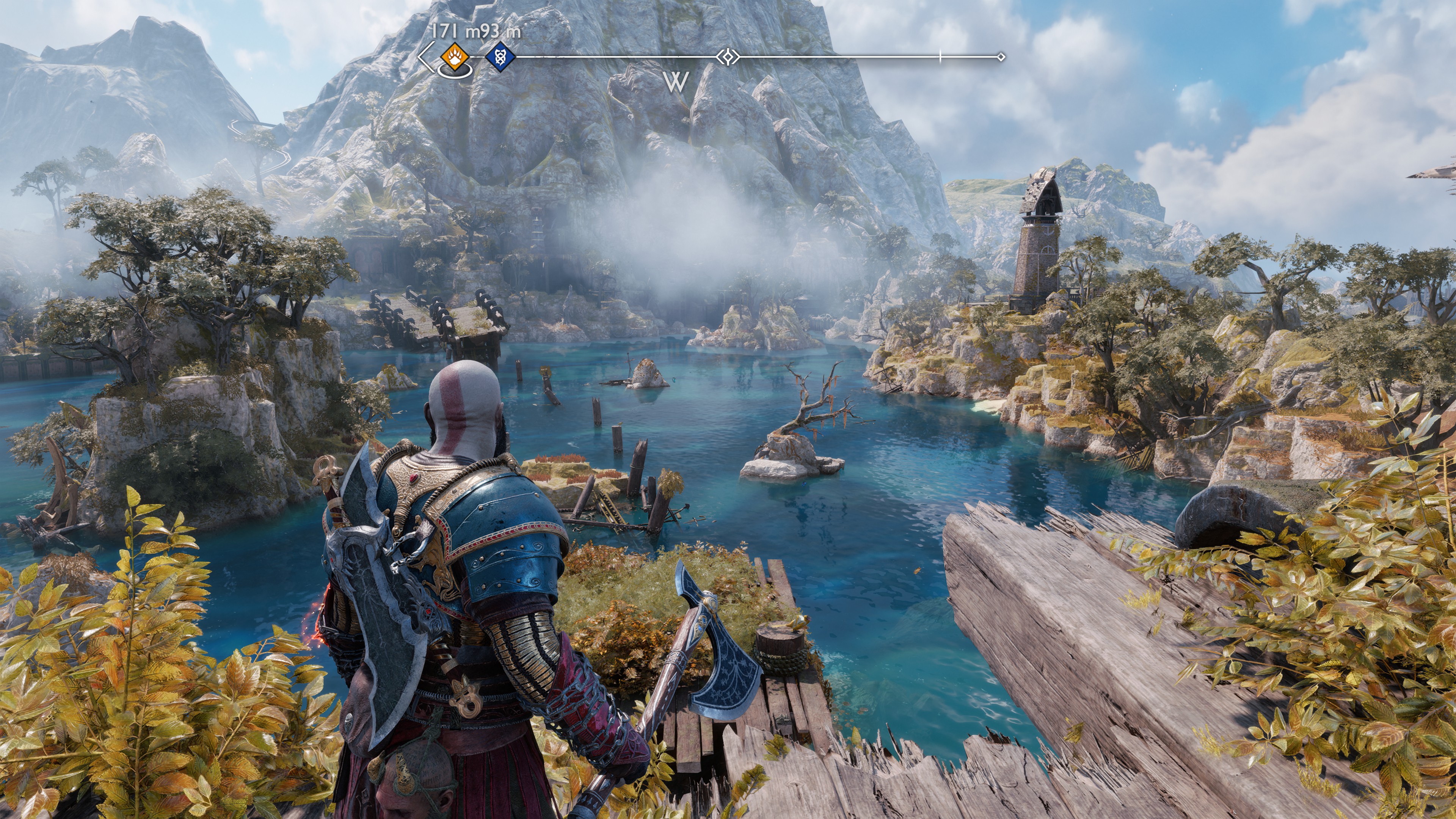This screenshot has height=819, width=1456.
Task: Click the compass center diamond indicator
Action: click(x=728, y=57)
